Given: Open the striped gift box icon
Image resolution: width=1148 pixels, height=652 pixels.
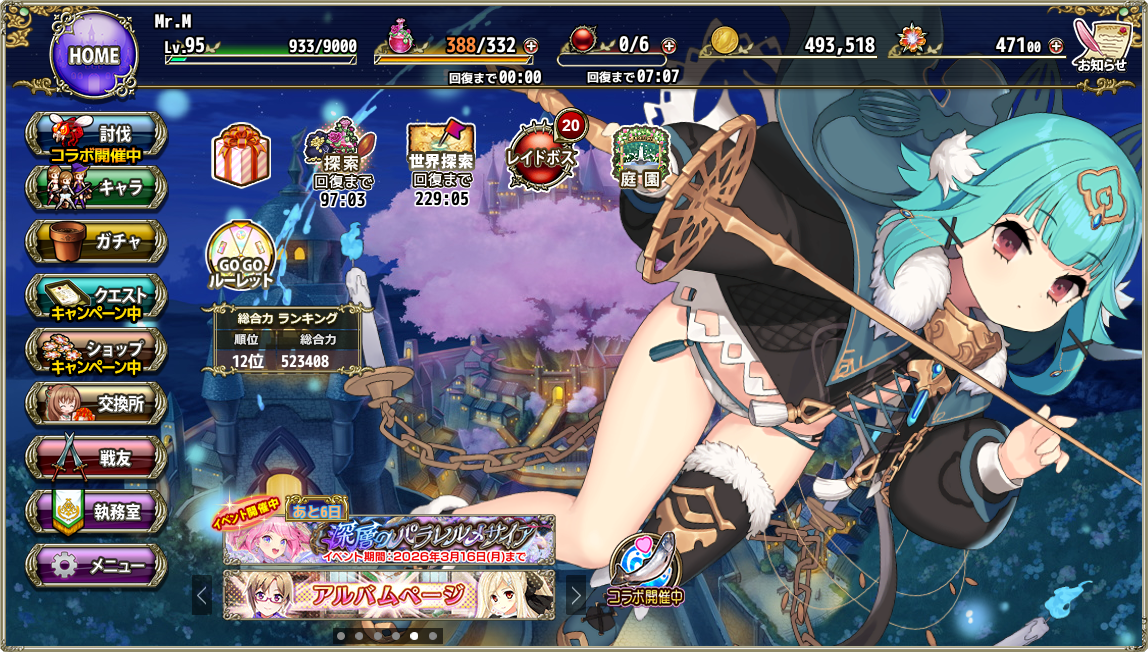Looking at the screenshot, I should pyautogui.click(x=241, y=156).
